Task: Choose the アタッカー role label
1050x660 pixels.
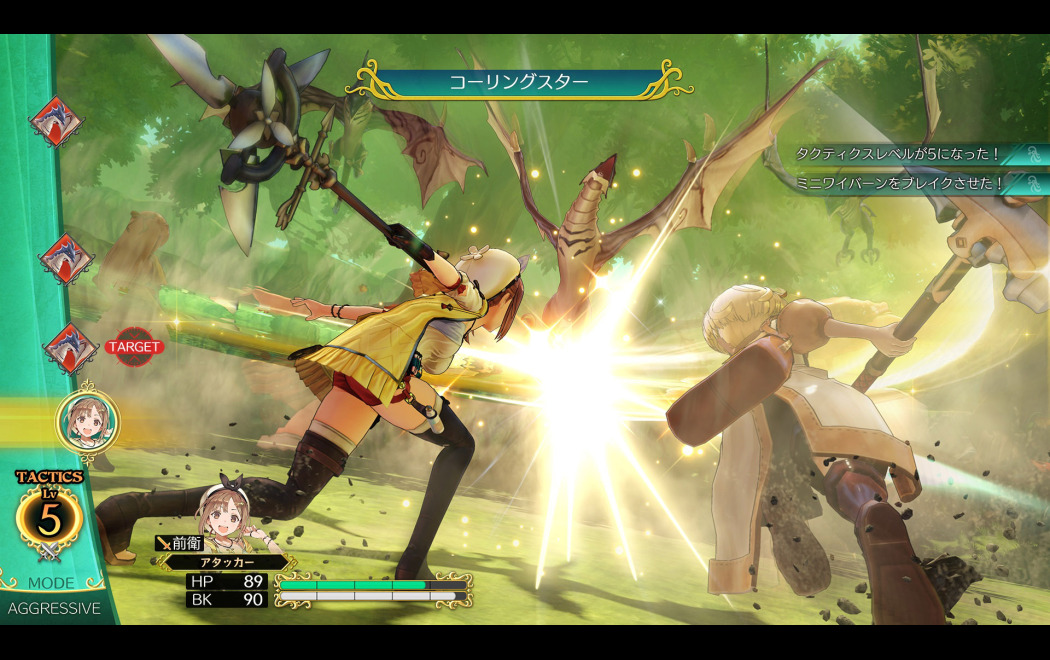Action: point(226,562)
